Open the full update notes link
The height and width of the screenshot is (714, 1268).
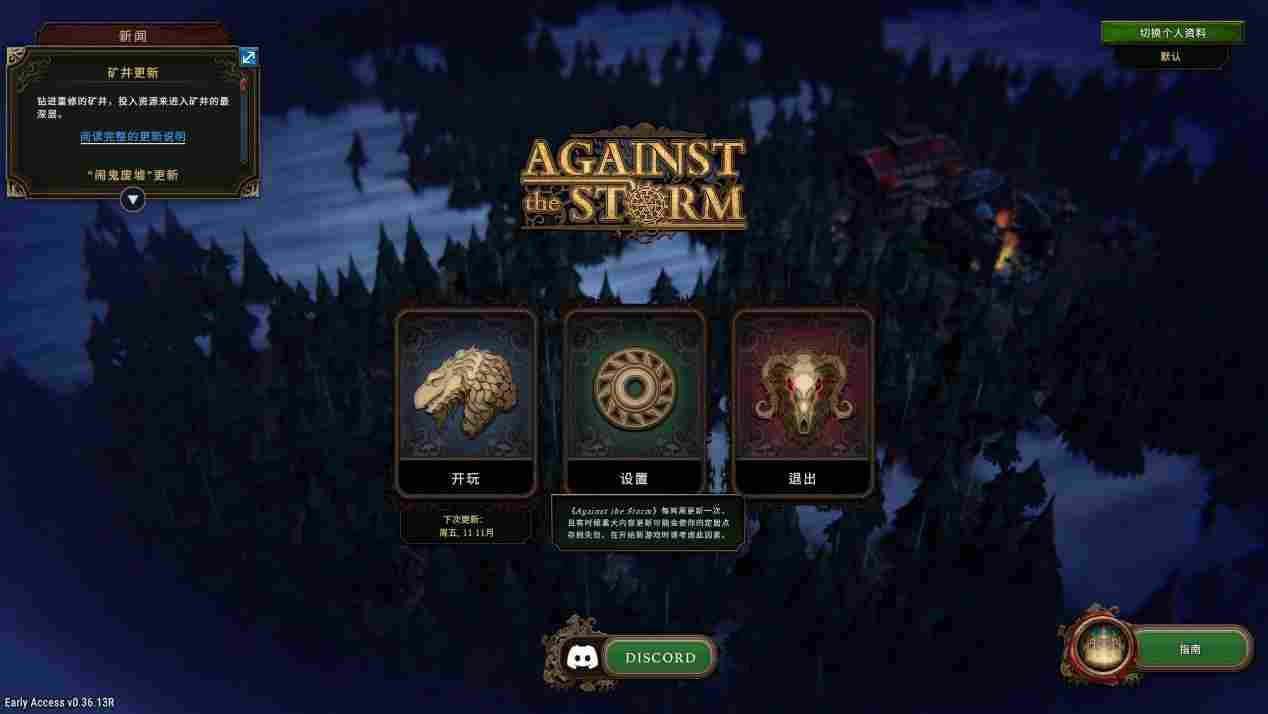click(x=133, y=137)
